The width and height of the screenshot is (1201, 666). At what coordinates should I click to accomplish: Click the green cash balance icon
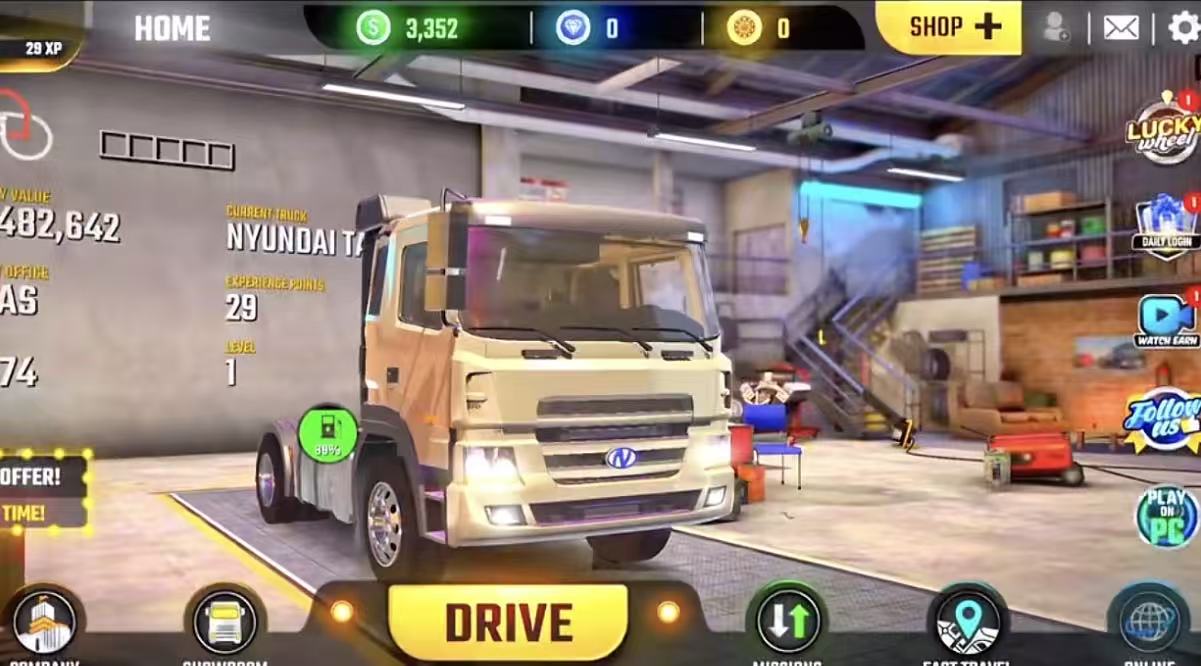tap(373, 27)
